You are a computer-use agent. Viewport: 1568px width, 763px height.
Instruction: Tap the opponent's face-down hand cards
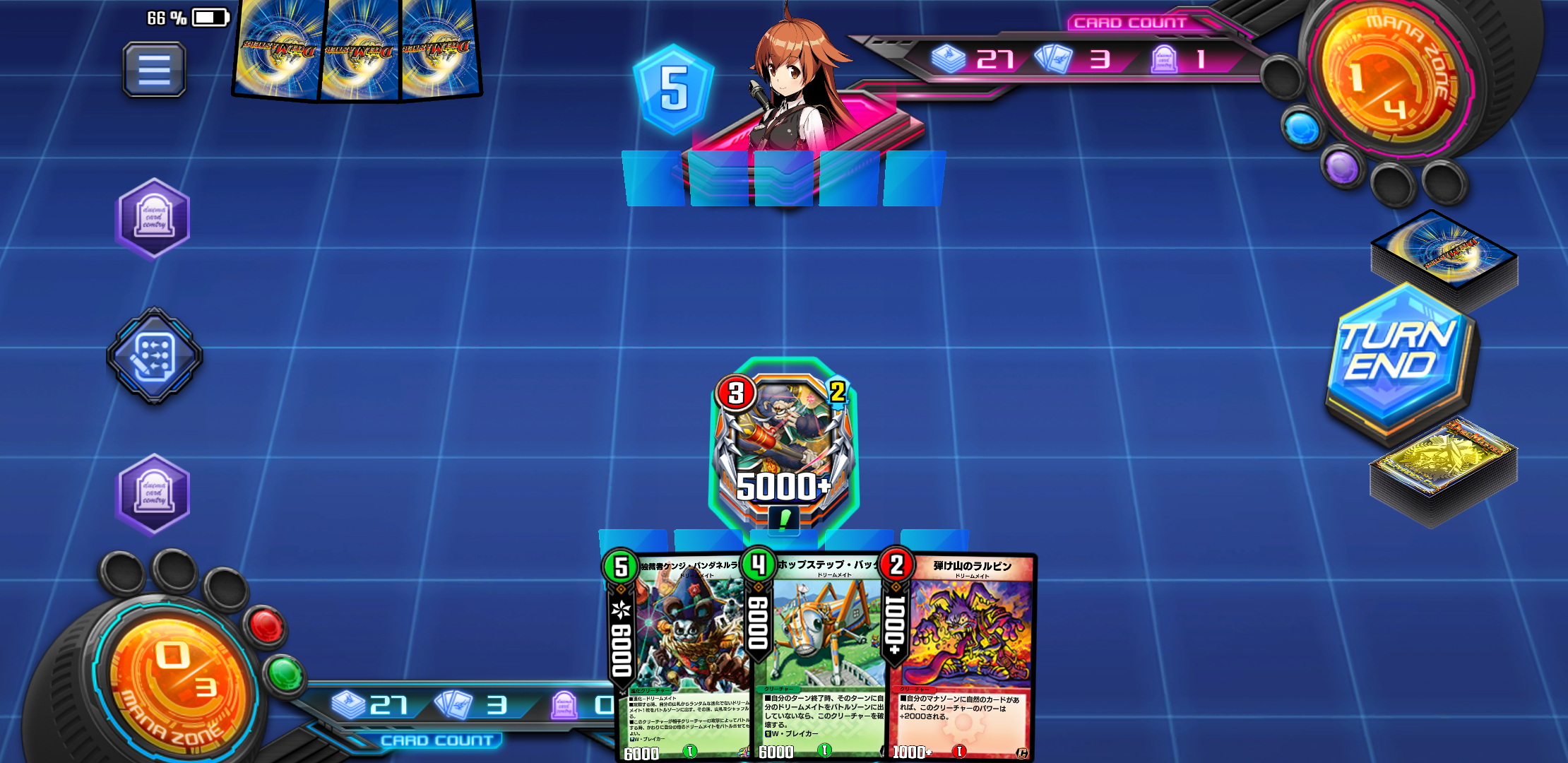click(x=357, y=51)
